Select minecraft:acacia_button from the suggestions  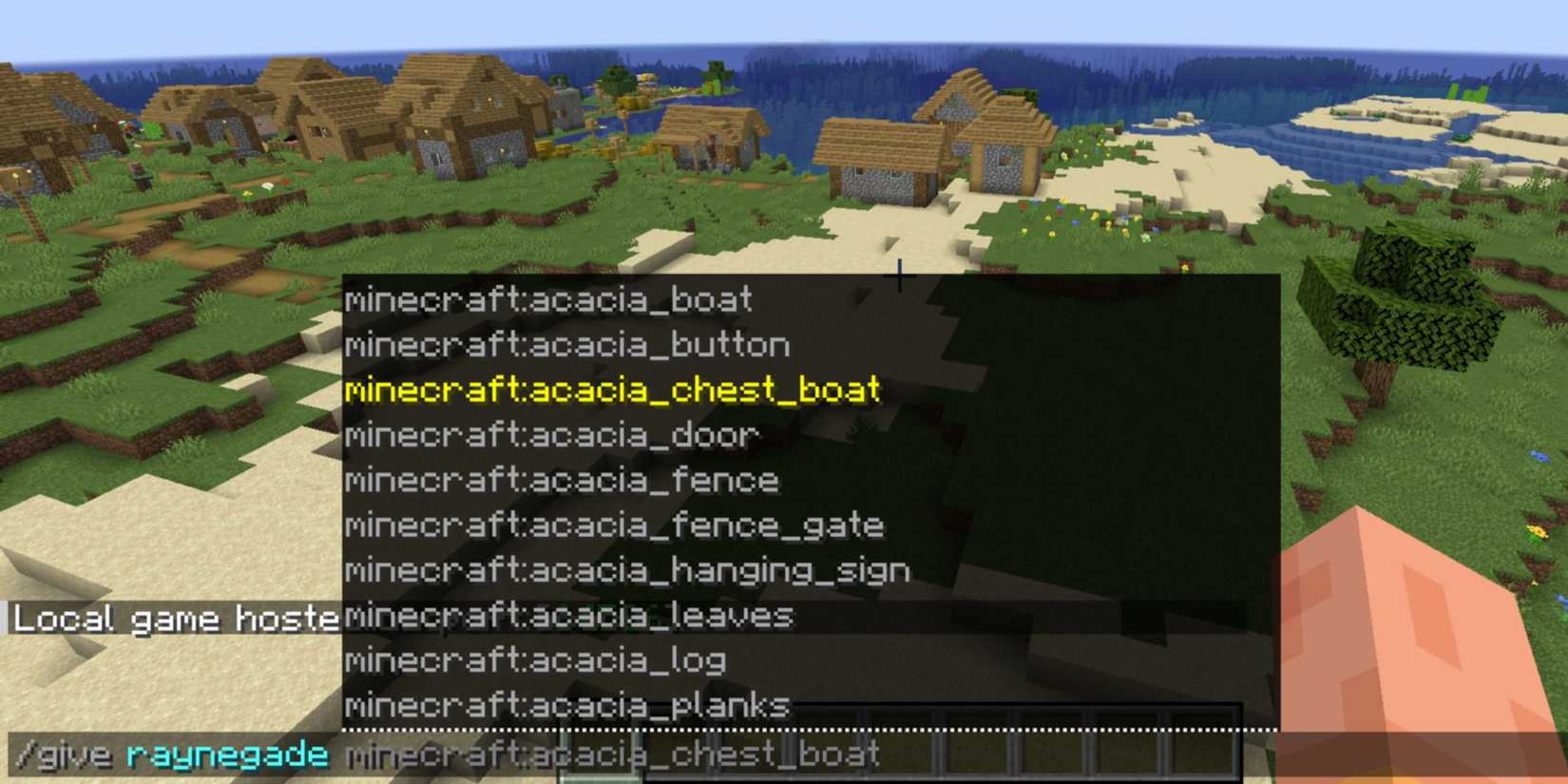click(x=565, y=345)
